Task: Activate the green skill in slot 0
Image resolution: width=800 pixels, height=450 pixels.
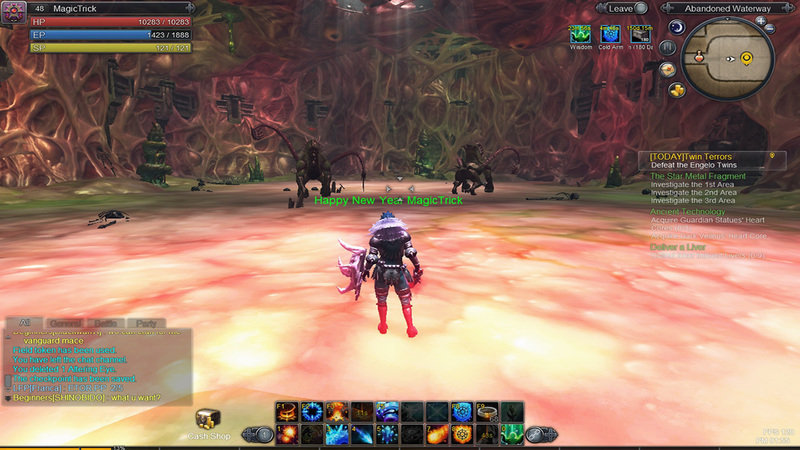Action: tap(512, 435)
